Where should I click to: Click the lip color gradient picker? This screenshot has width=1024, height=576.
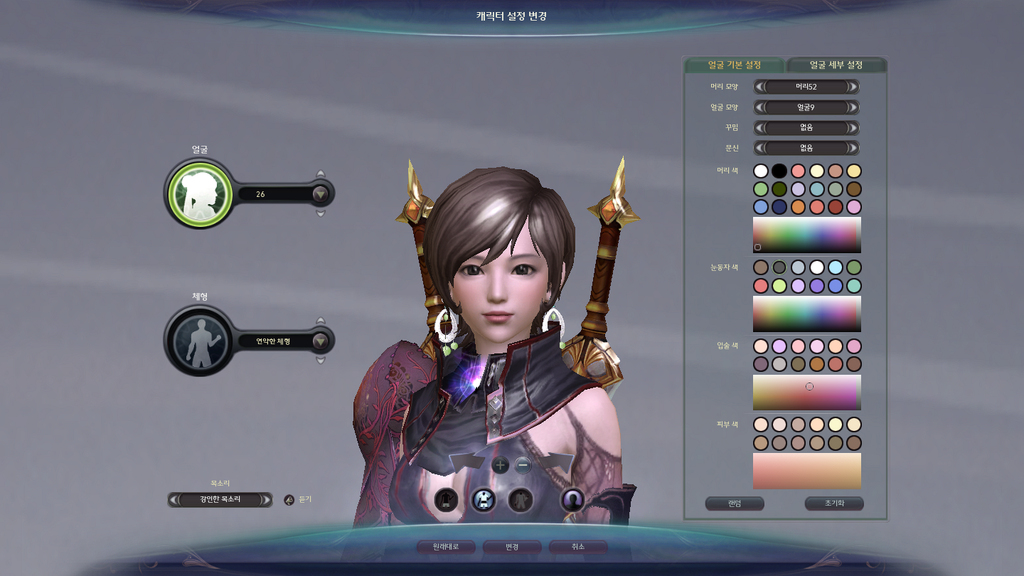(806, 392)
